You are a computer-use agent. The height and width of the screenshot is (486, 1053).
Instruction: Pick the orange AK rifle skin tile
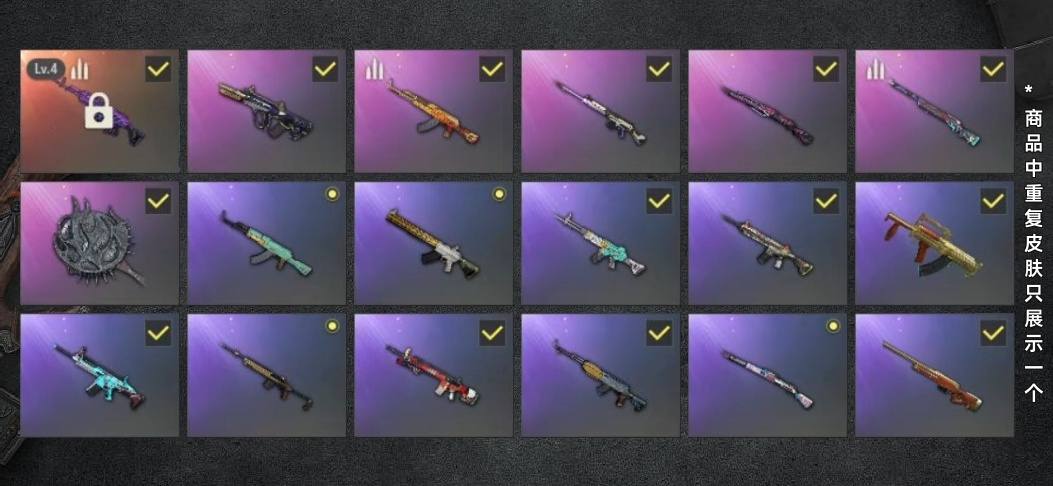tap(433, 112)
